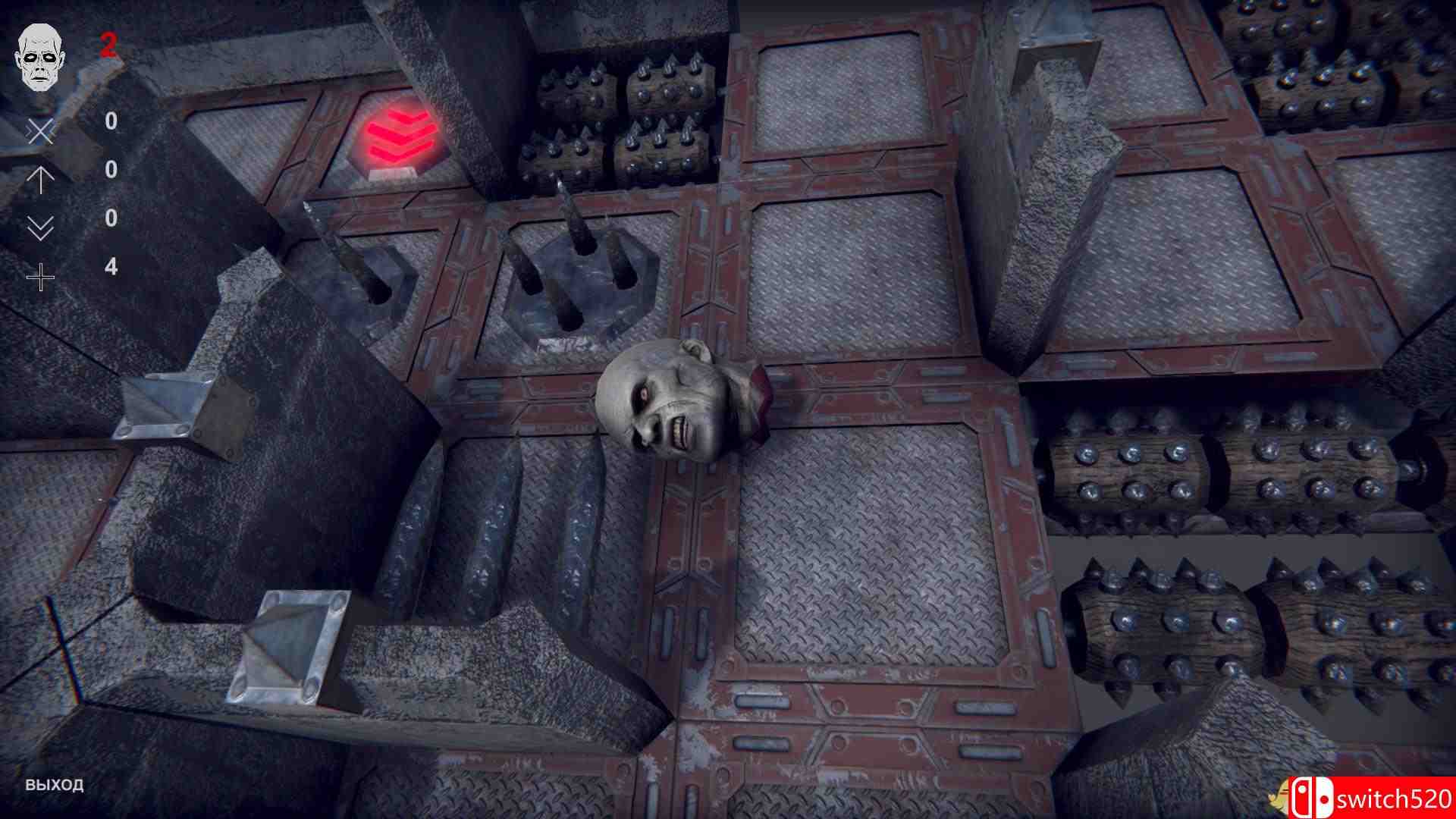The height and width of the screenshot is (819, 1456).
Task: Open the ВЫХОД exit menu option
Action: [x=53, y=786]
